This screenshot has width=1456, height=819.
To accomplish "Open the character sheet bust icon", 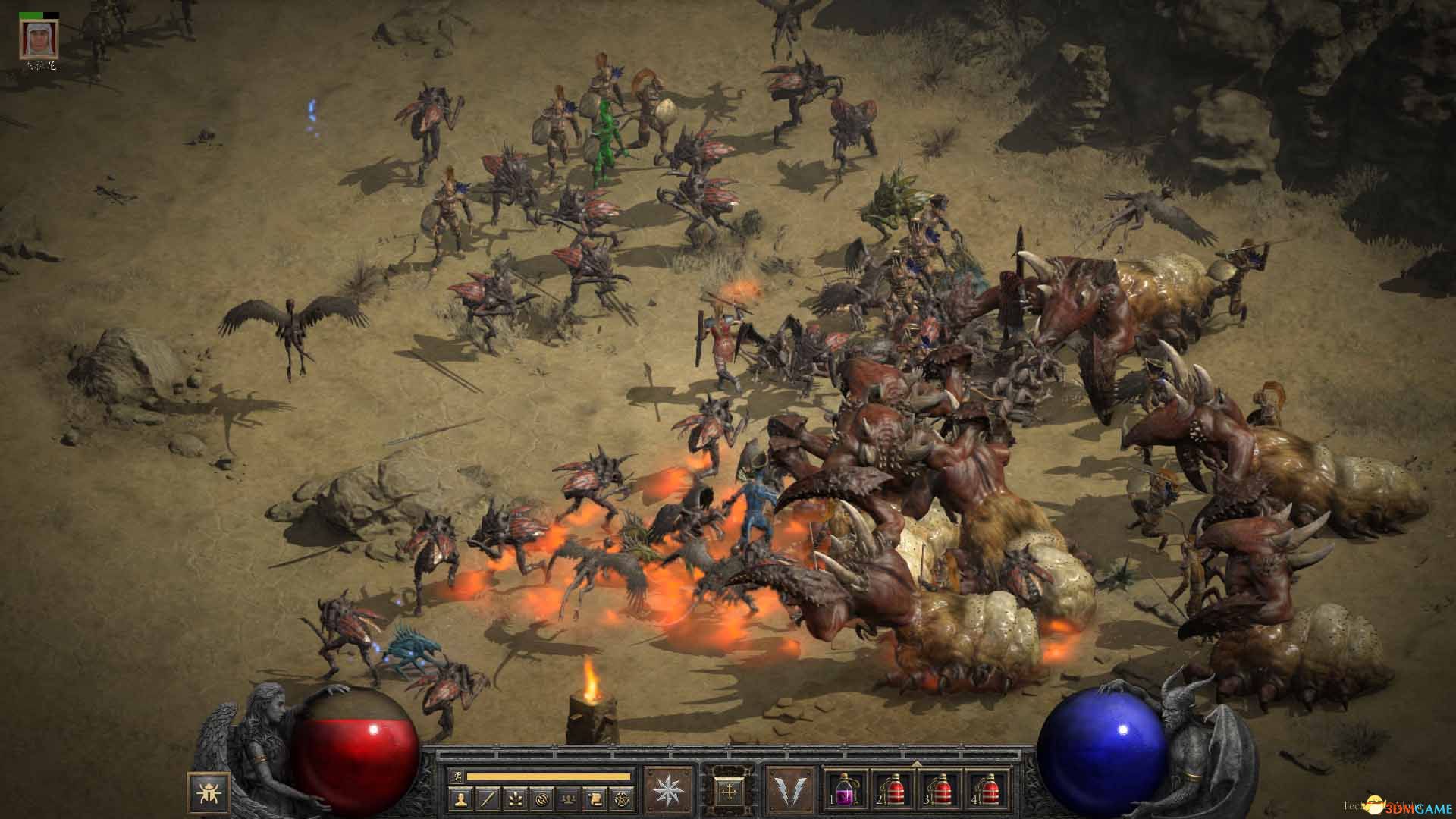I will (x=462, y=799).
